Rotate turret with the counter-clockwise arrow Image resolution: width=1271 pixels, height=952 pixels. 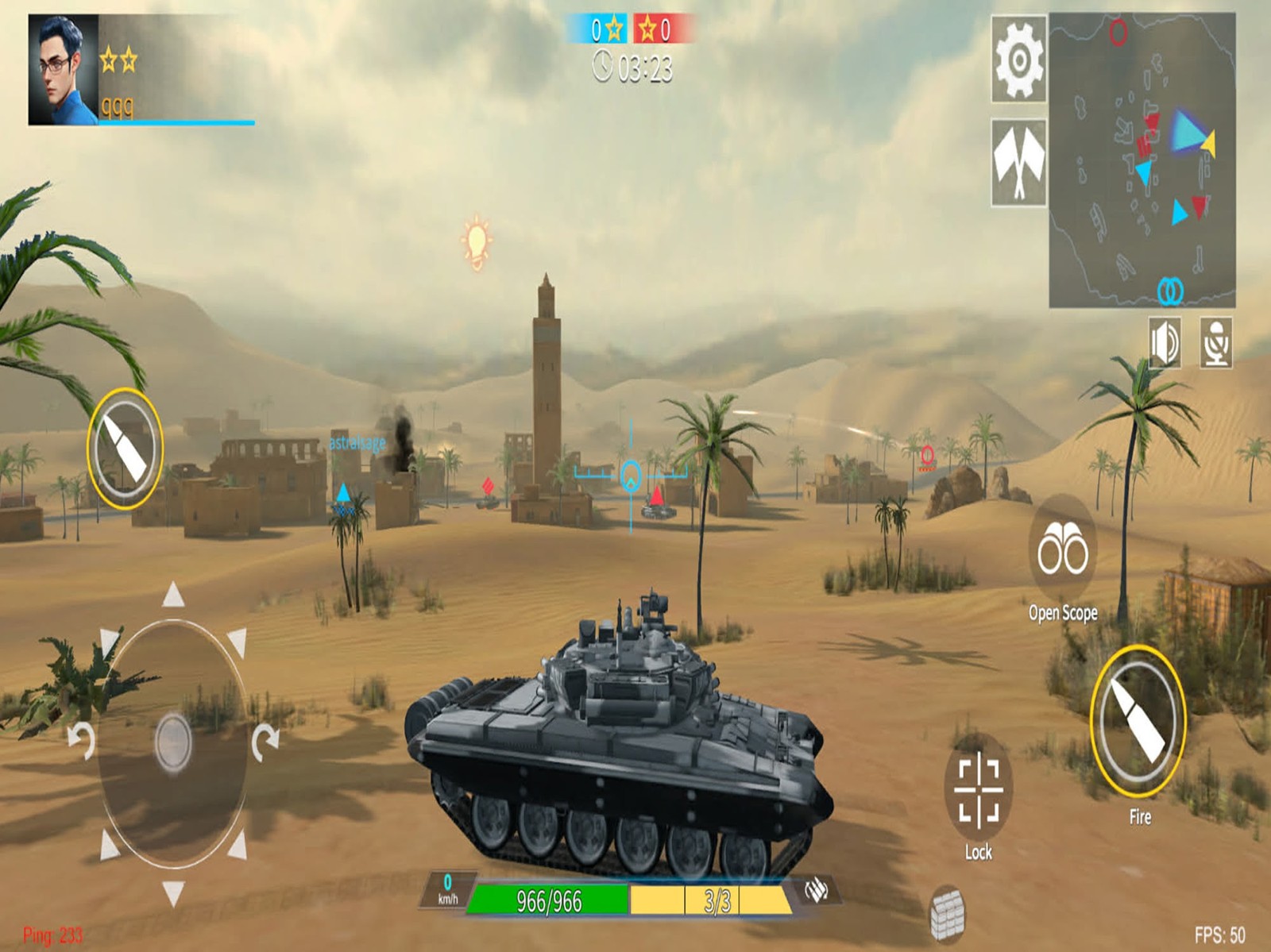[x=82, y=740]
